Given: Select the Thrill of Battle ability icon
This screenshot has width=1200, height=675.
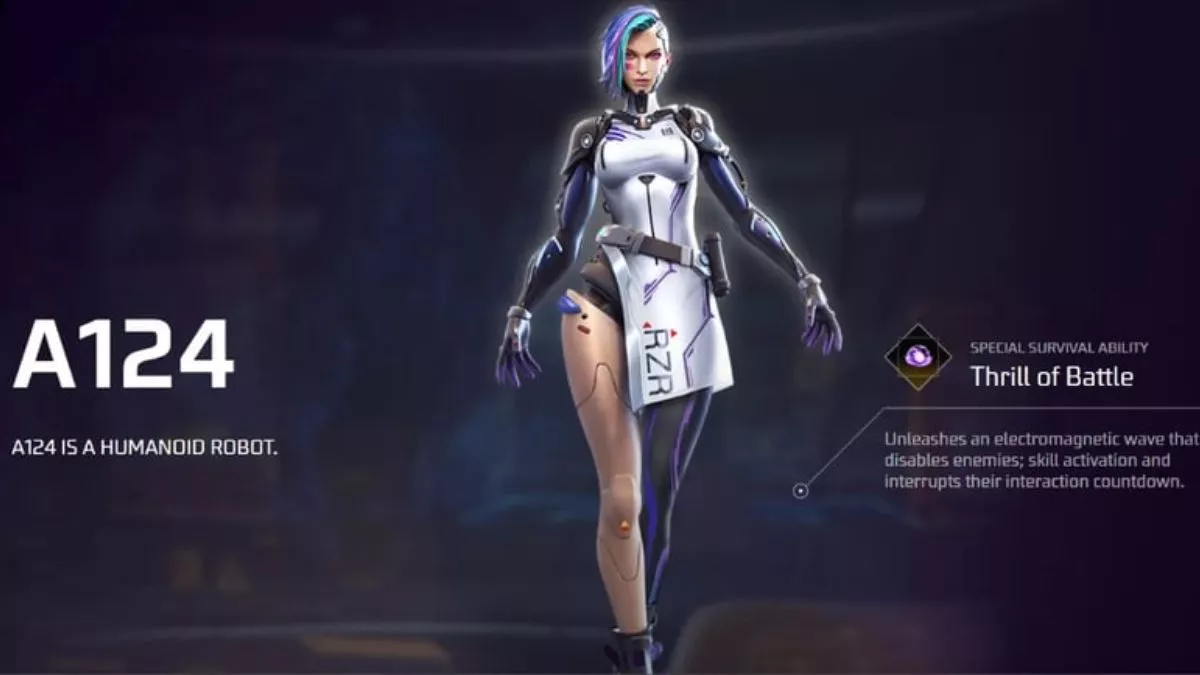Looking at the screenshot, I should pos(918,357).
